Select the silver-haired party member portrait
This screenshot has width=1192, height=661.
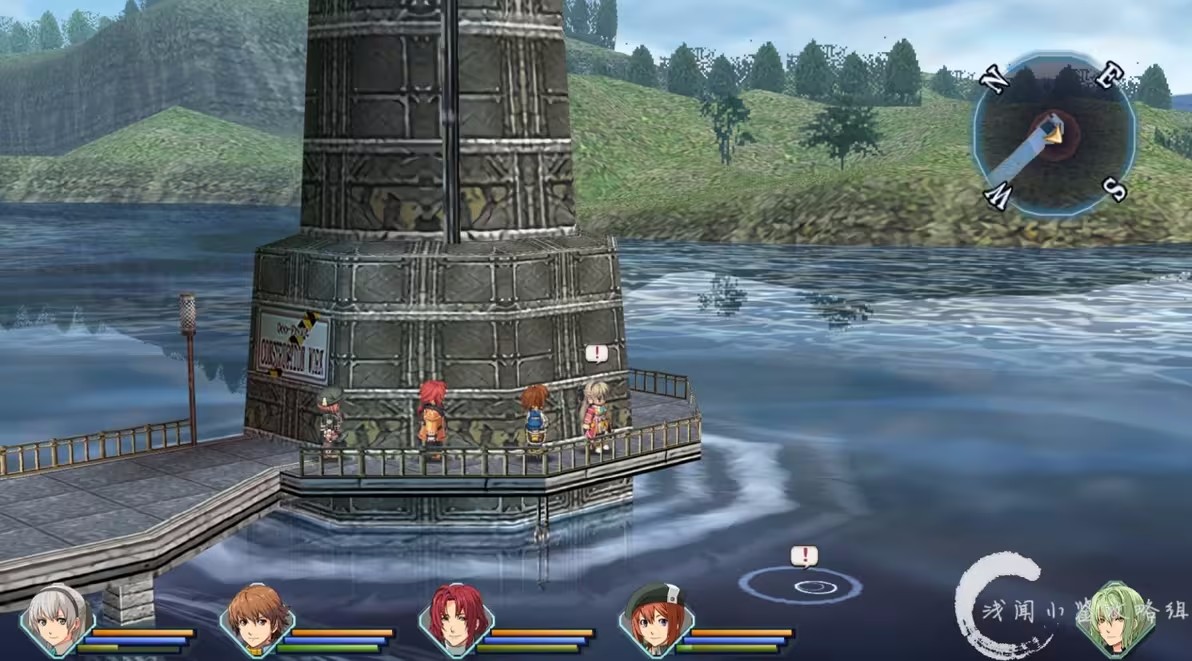57,620
